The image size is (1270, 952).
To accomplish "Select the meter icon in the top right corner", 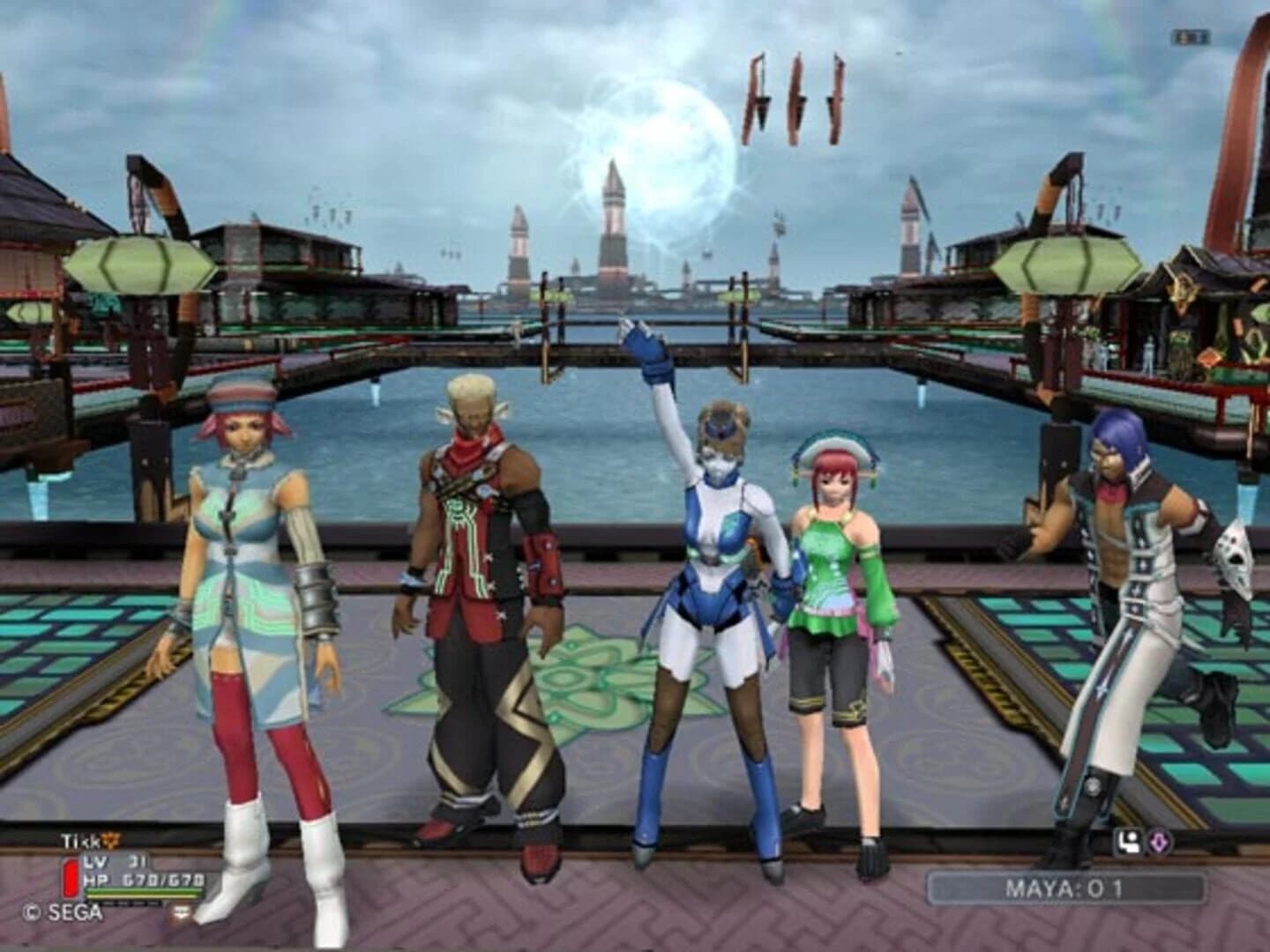I will point(1190,38).
